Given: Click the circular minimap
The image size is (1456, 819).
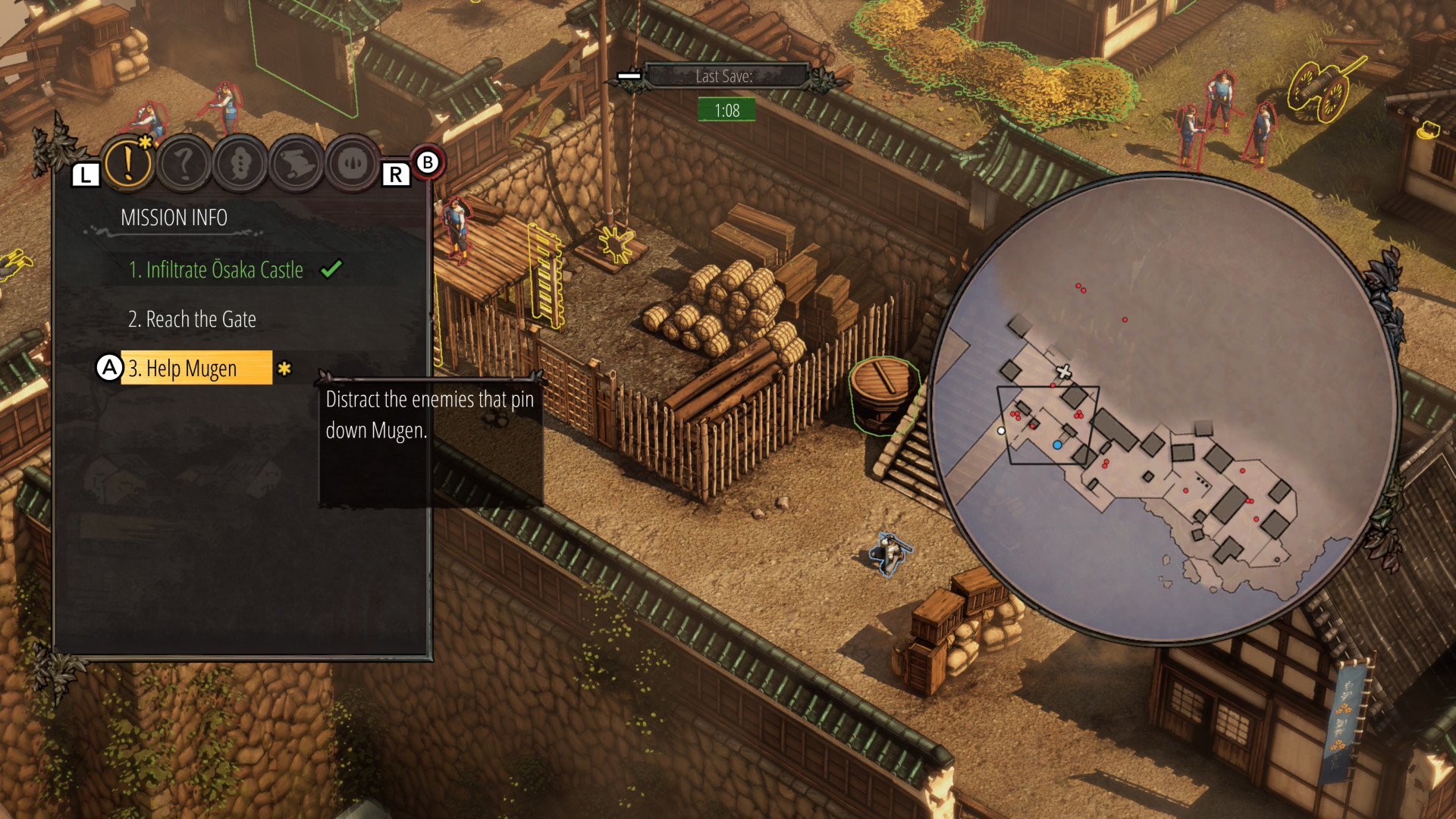Looking at the screenshot, I should click(1166, 409).
